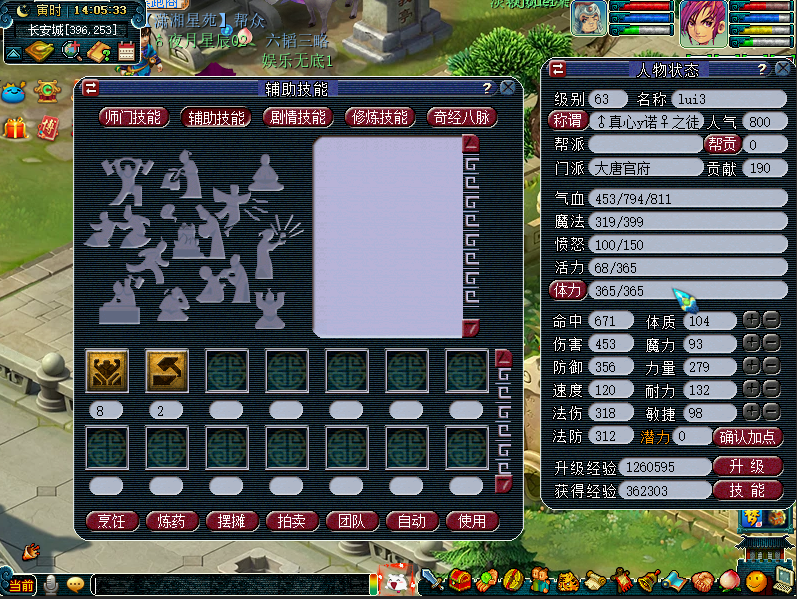
Task: Click the 升级 level-up button
Action: coord(747,467)
